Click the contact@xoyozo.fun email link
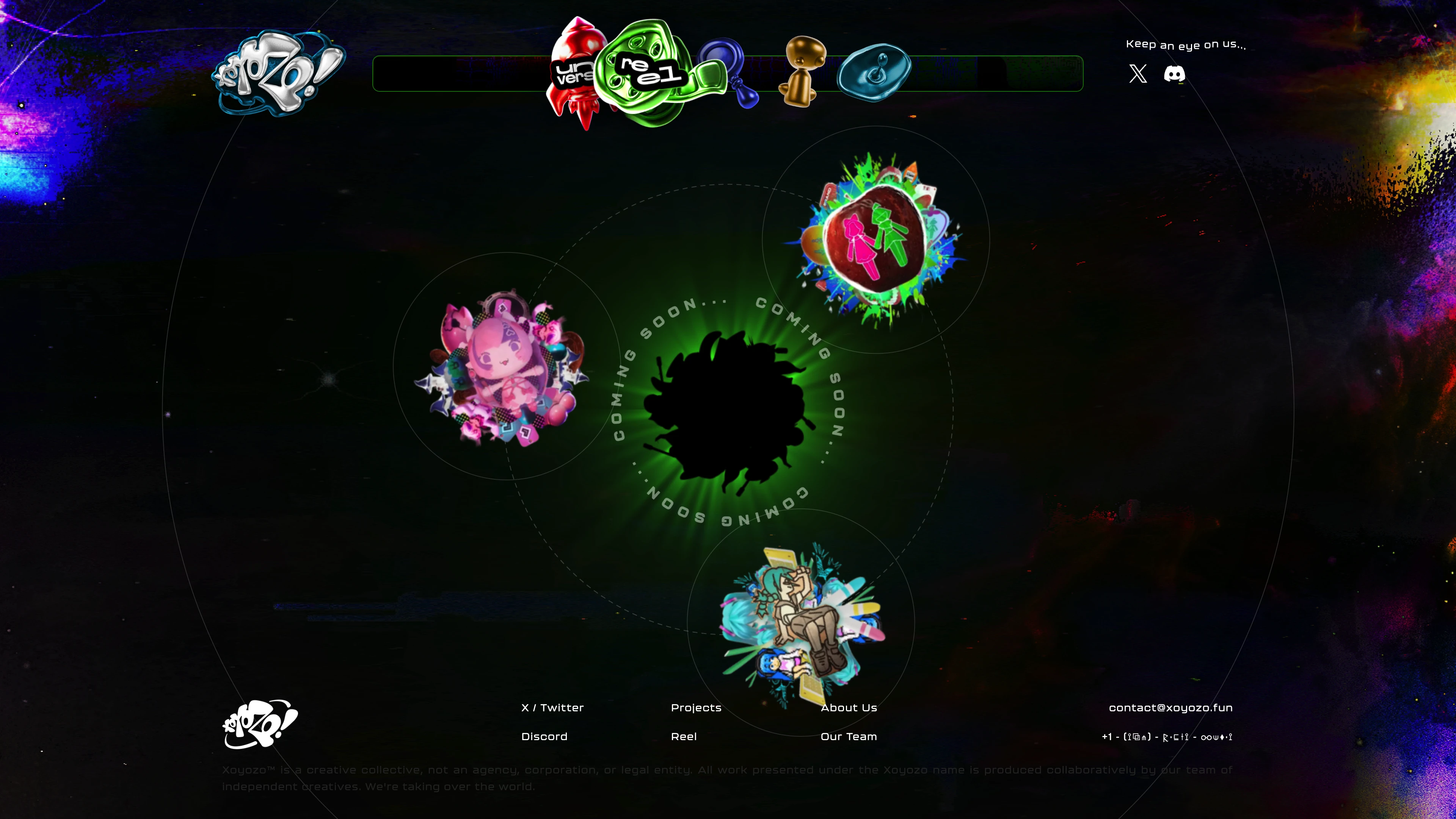The height and width of the screenshot is (819, 1456). [1170, 708]
